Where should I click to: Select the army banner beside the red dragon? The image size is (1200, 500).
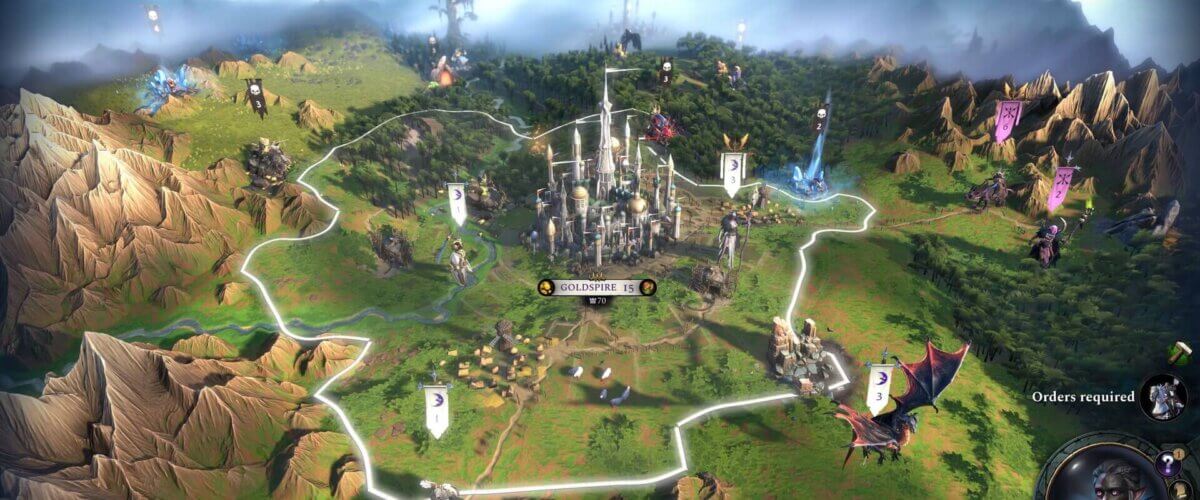click(x=880, y=386)
